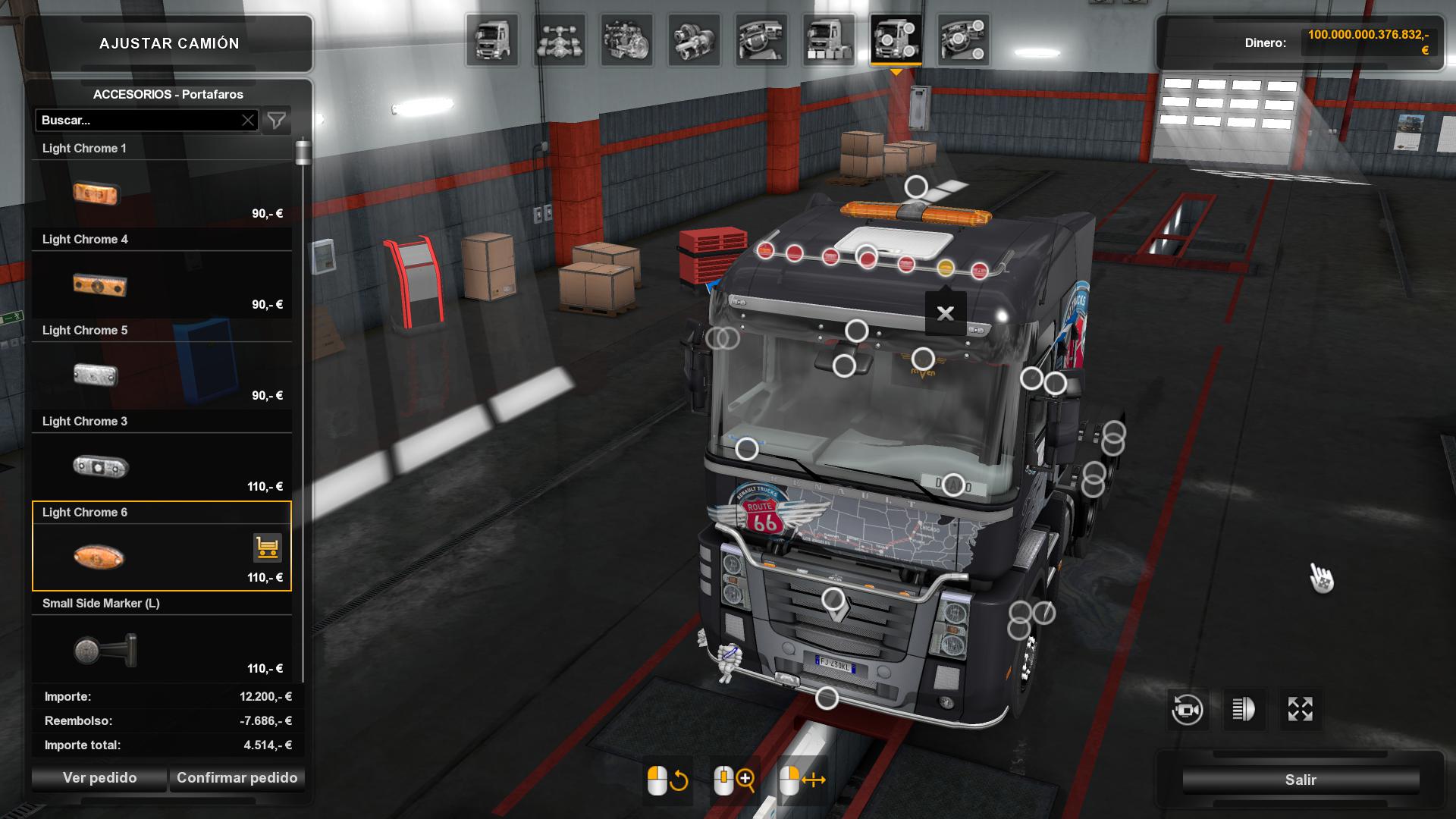Switch to the engine category tab

626,39
